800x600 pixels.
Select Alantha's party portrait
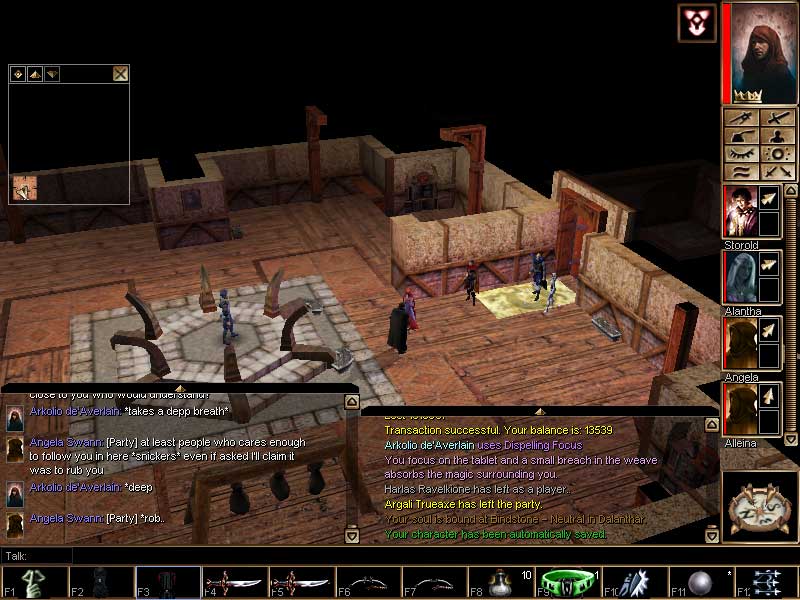coord(739,277)
